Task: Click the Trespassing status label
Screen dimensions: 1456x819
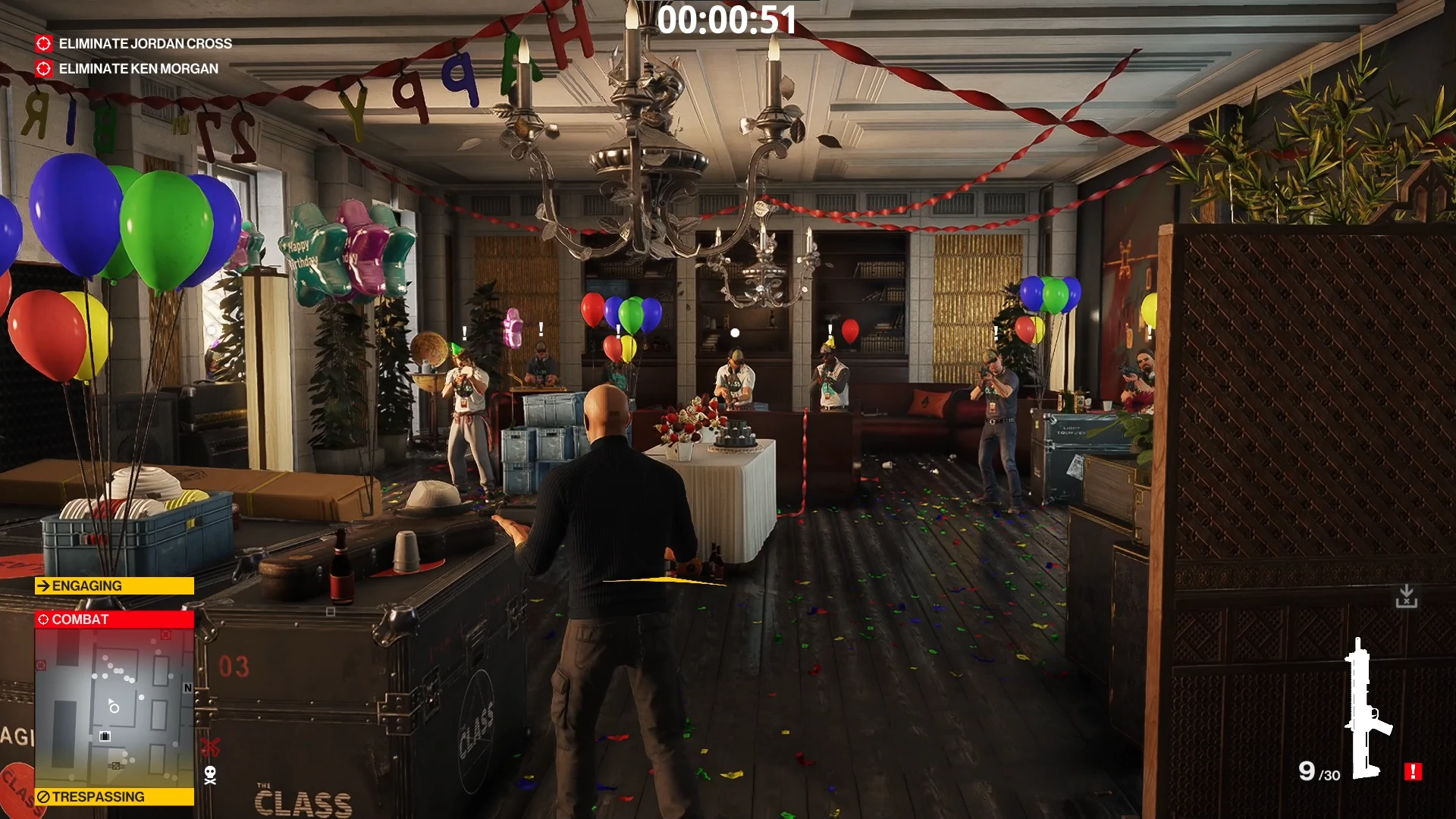Action: point(114,797)
